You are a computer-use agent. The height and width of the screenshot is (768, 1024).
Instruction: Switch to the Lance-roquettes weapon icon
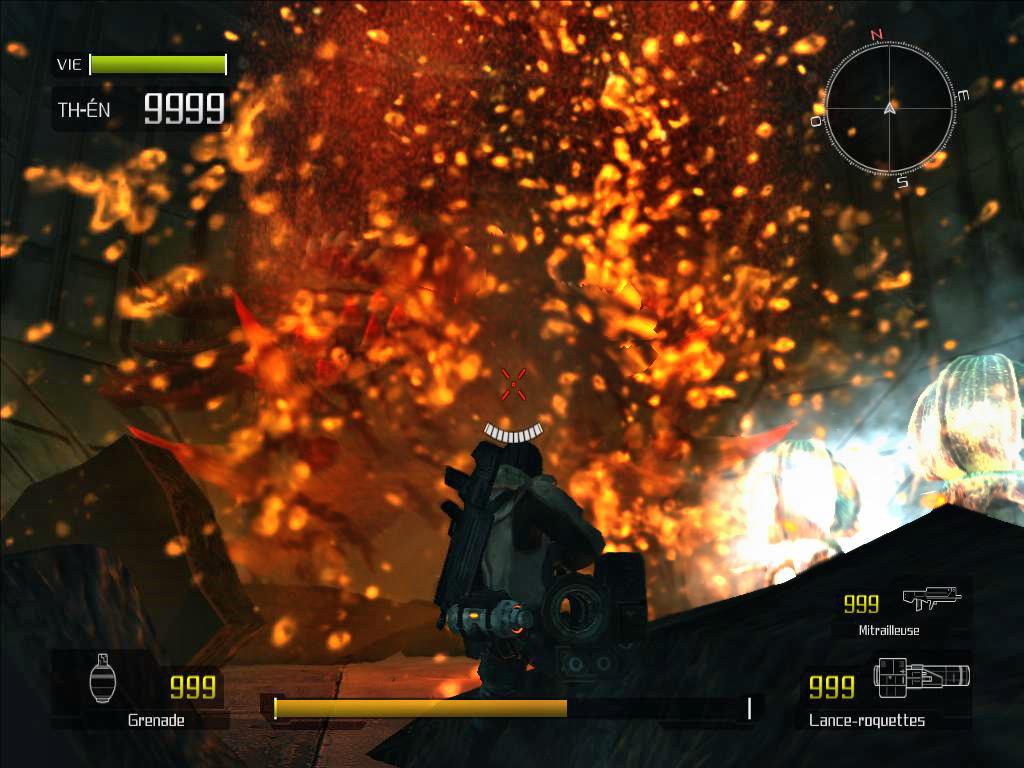click(920, 677)
